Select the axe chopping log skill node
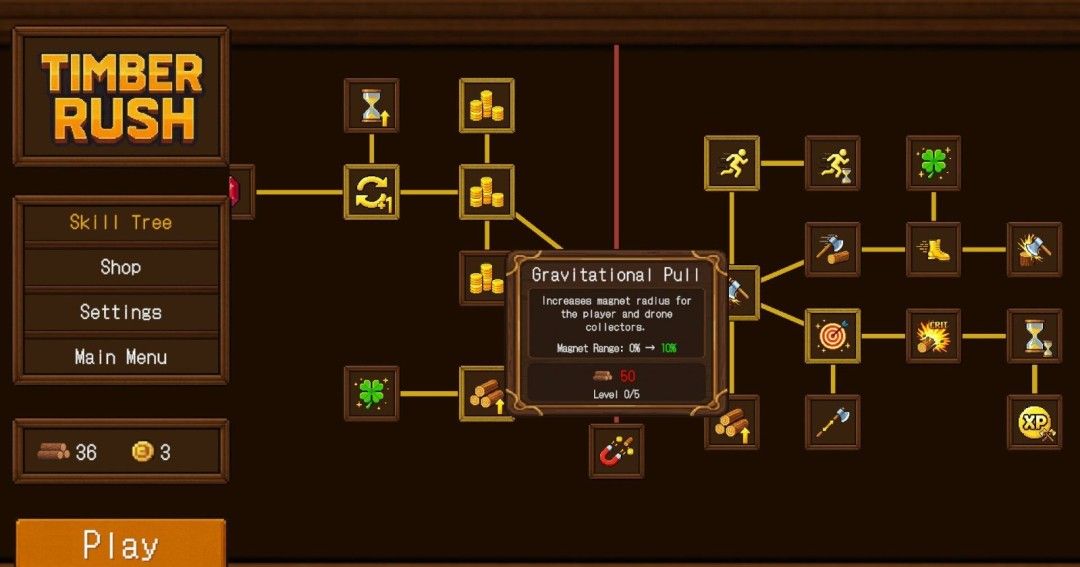Viewport: 1080px width, 567px height. [832, 249]
